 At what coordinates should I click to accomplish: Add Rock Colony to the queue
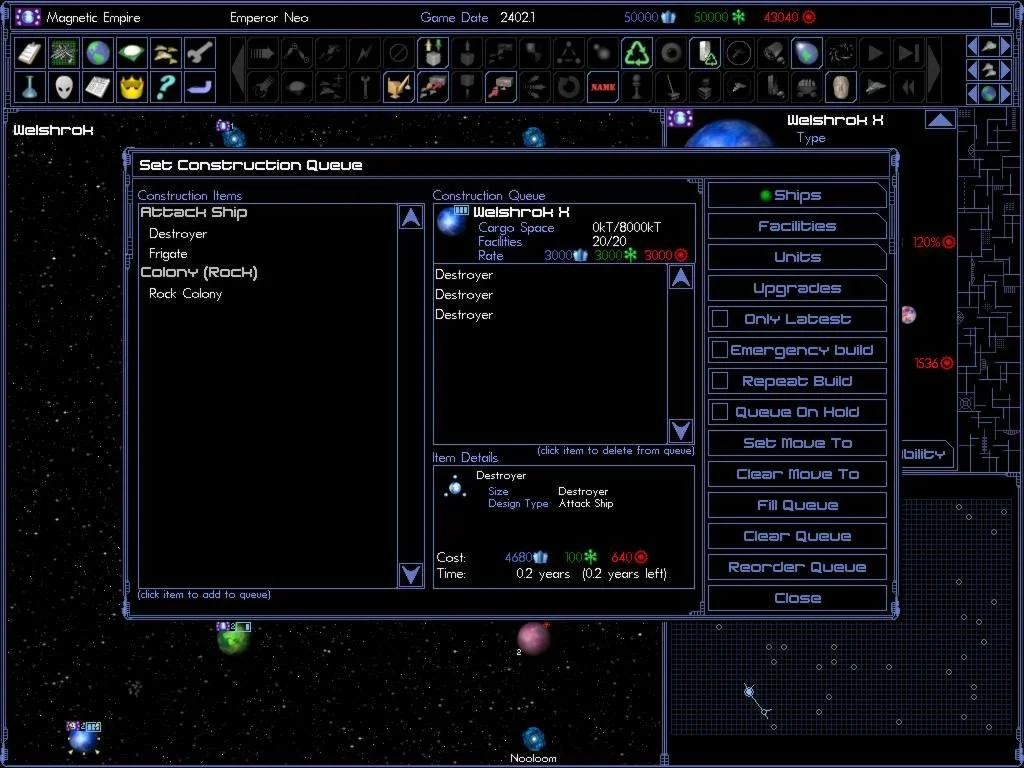click(x=185, y=294)
